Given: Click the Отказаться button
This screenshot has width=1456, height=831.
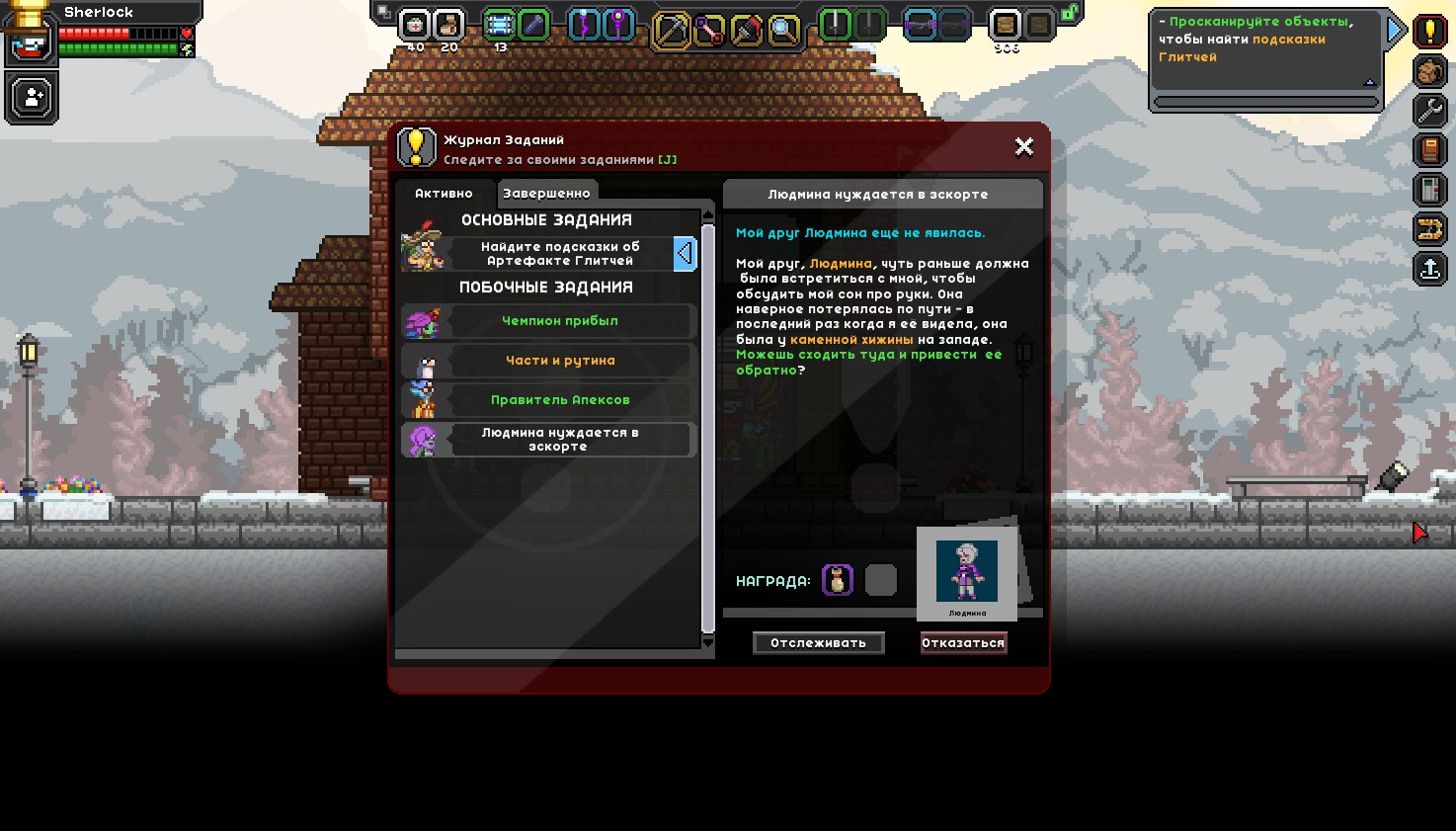Looking at the screenshot, I should [963, 642].
